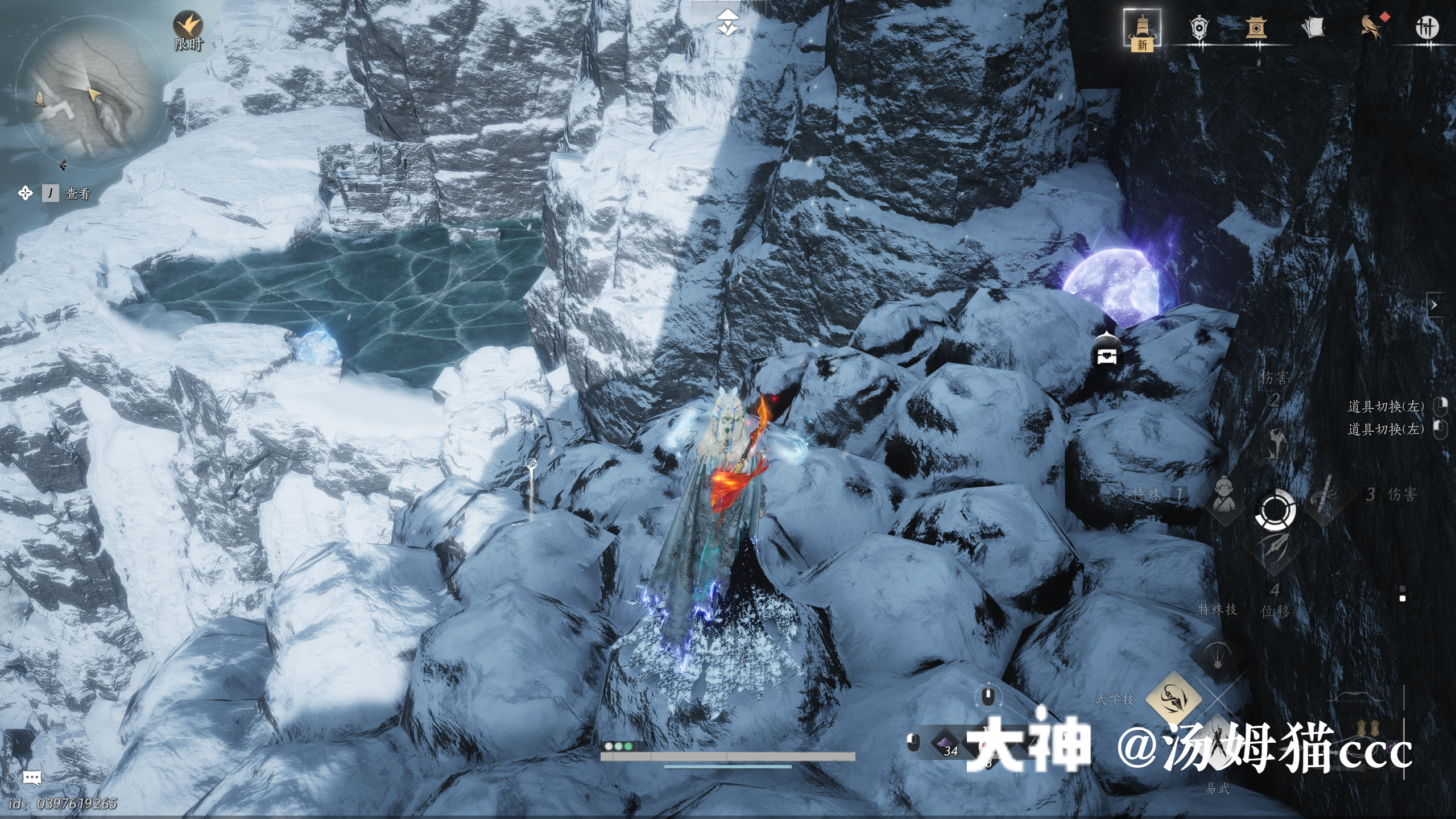Viewport: 1456px width, 819px height.
Task: Click the downward chevron marker at top
Action: (x=727, y=23)
